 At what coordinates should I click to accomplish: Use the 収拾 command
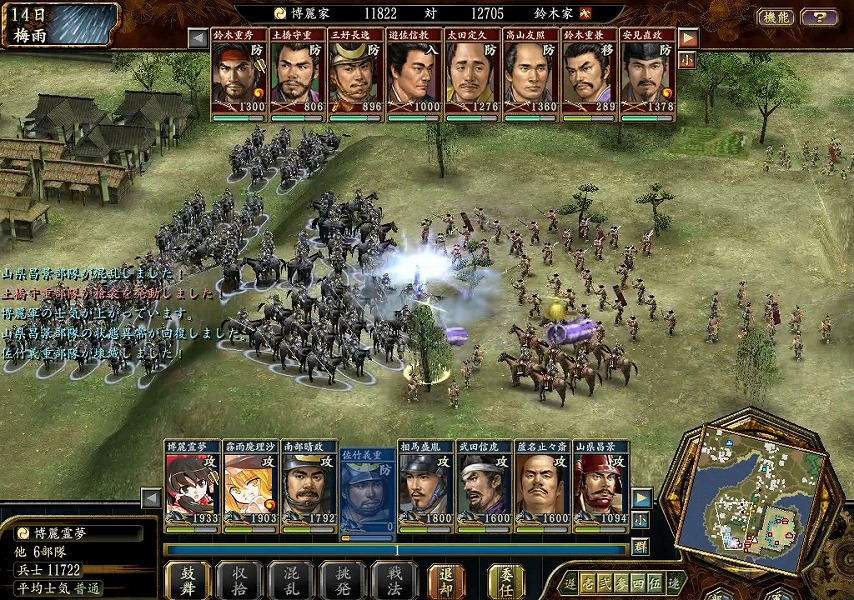(x=239, y=580)
